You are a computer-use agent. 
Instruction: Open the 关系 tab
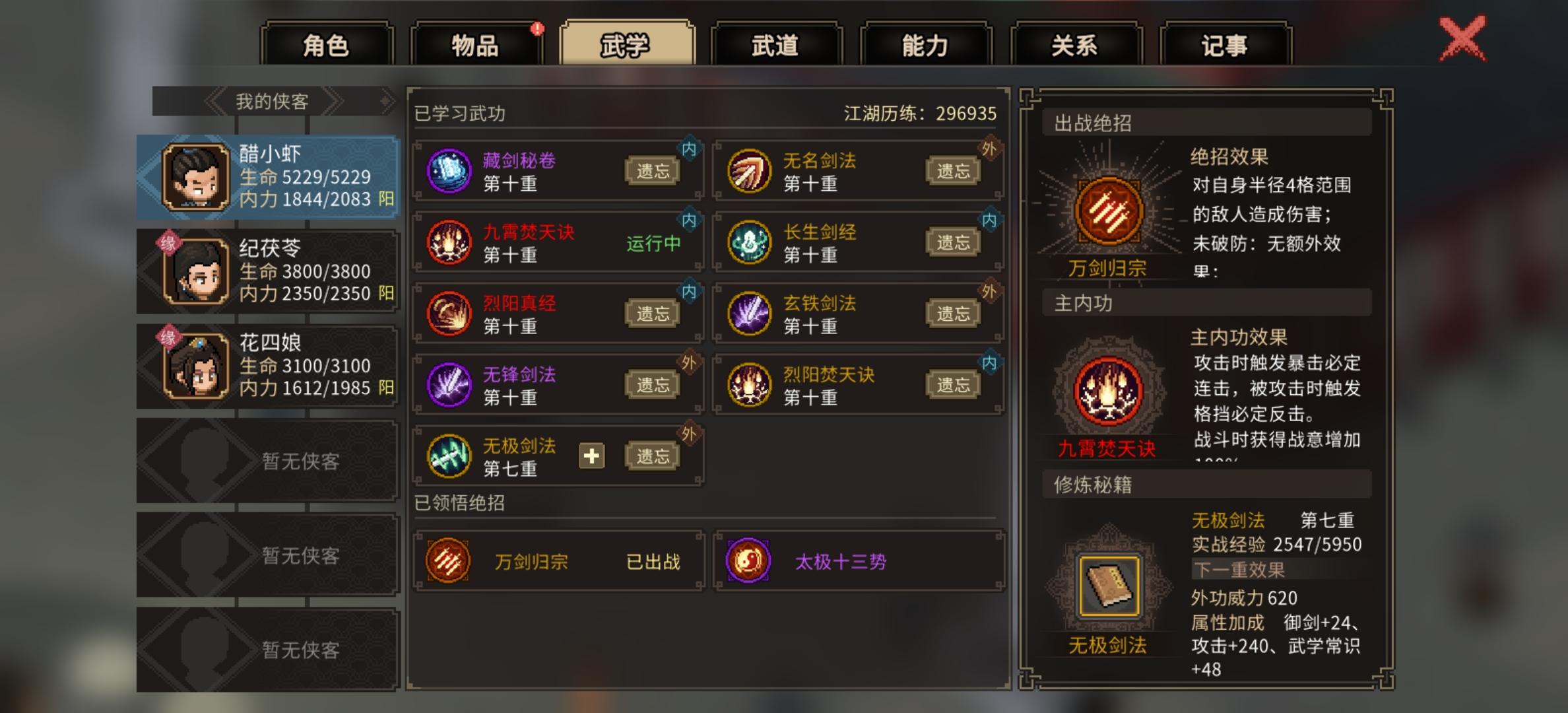click(1070, 45)
